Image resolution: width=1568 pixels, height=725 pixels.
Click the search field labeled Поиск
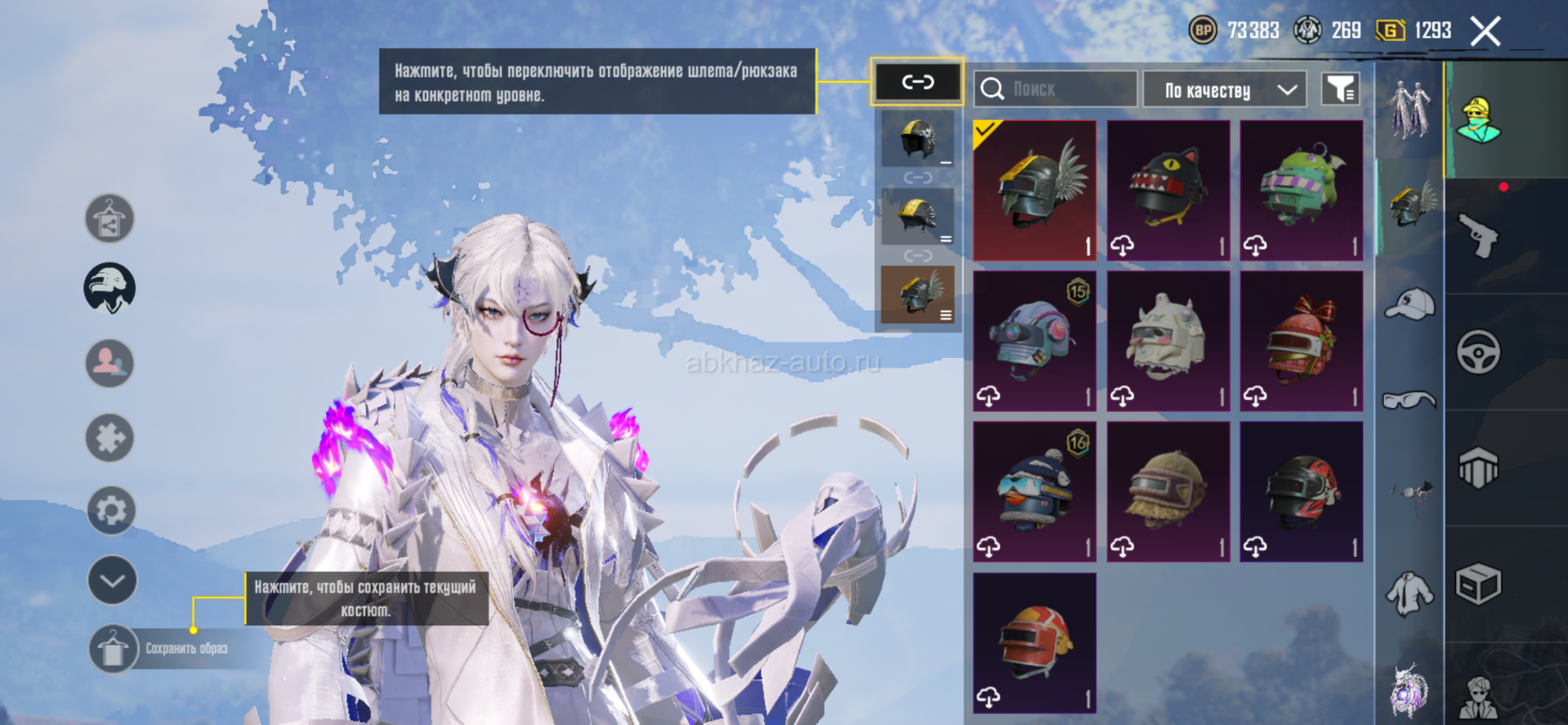(x=1054, y=89)
